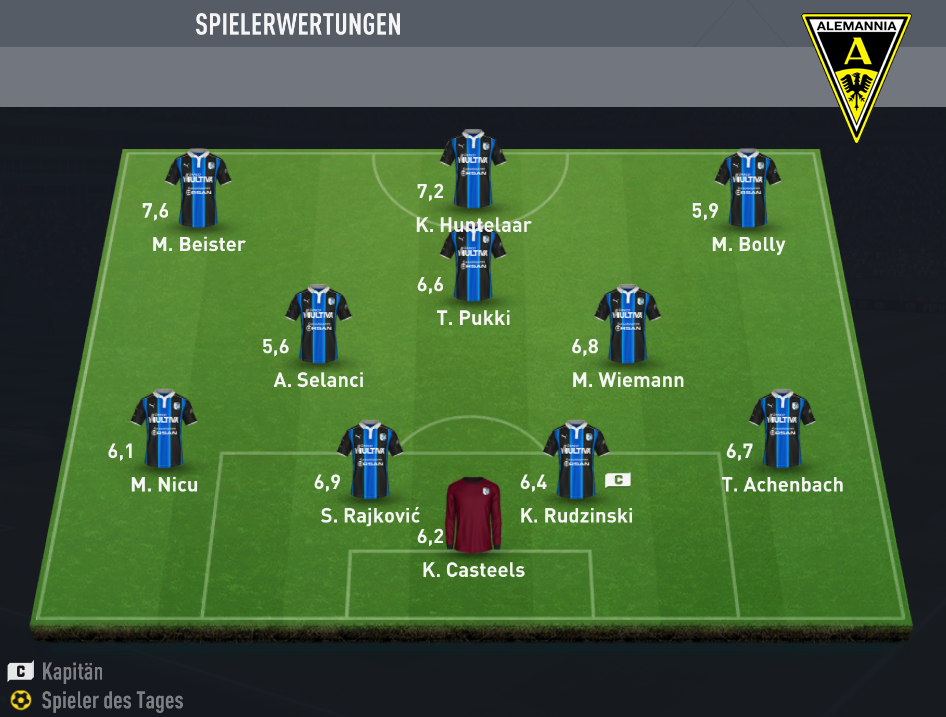946x717 pixels.
Task: Click the Alemannia club crest
Action: click(856, 75)
